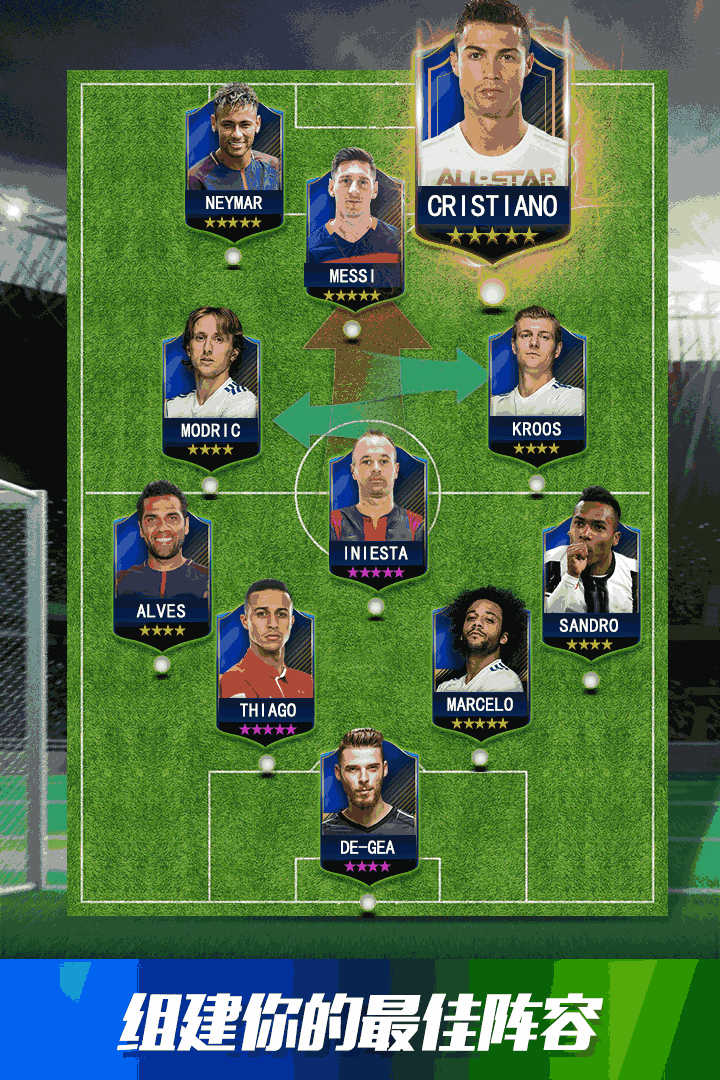Pick the Thiago player card
The width and height of the screenshot is (720, 1080).
point(266,665)
